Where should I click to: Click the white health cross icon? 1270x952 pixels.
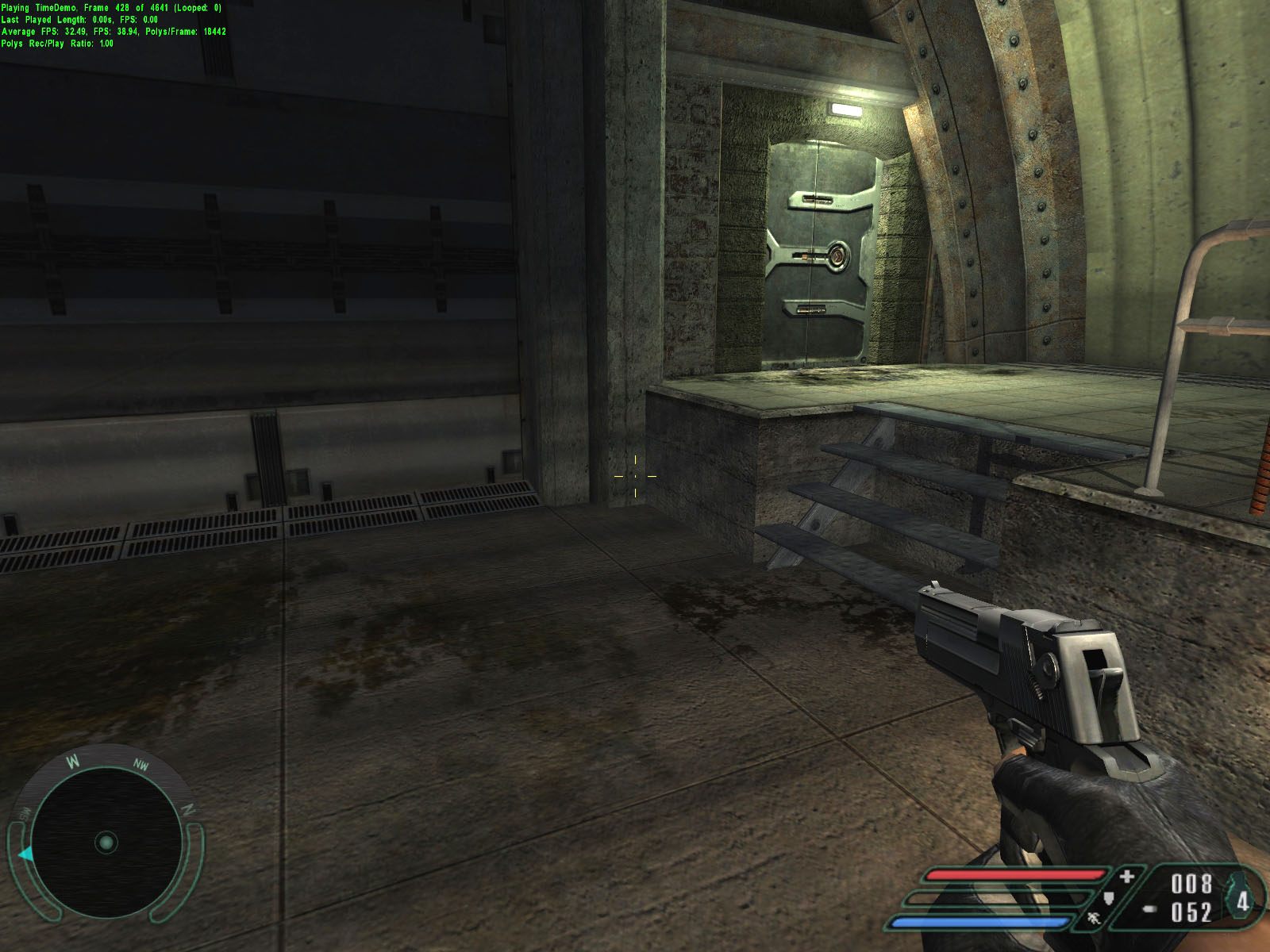(1127, 877)
